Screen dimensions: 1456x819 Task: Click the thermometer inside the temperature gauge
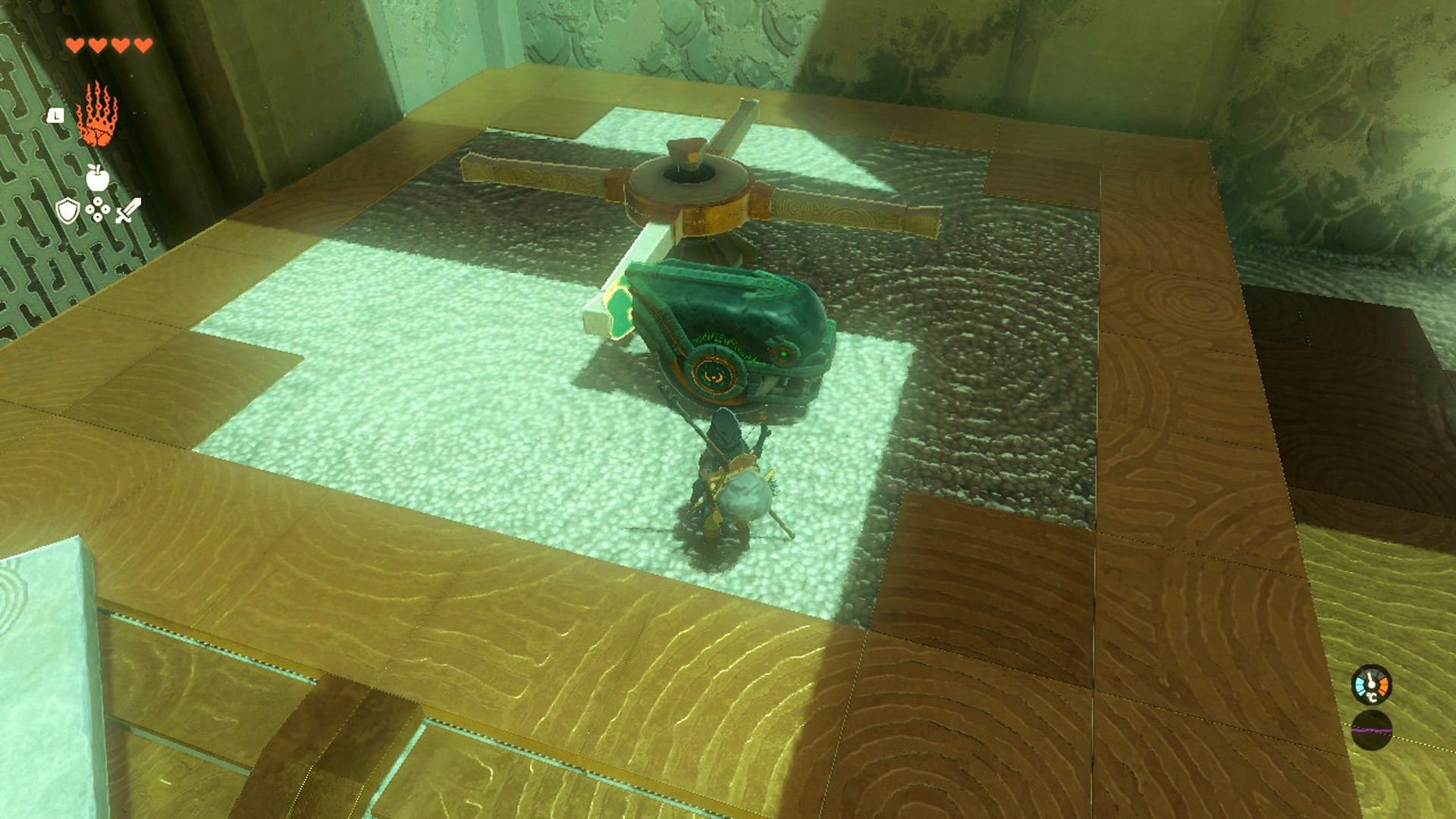click(1371, 680)
